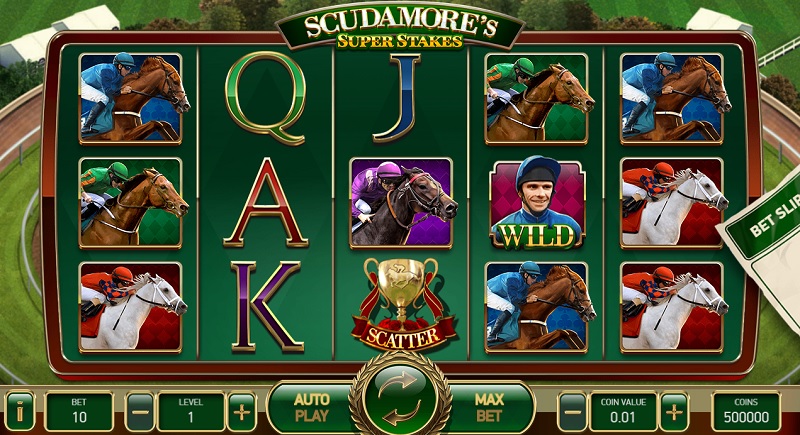
Task: Increase the bet level
Action: (x=241, y=410)
